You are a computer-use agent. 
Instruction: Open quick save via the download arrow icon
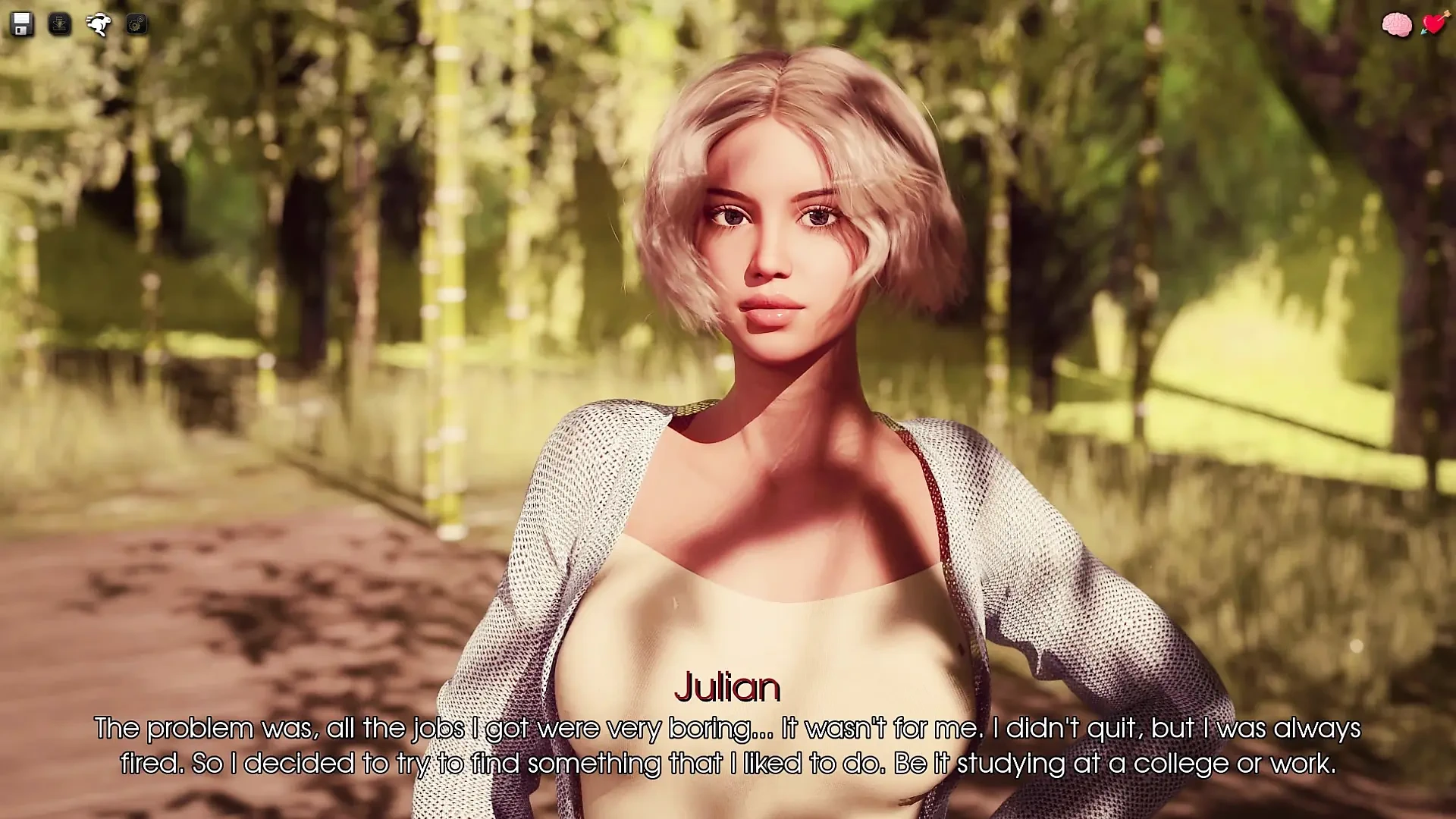pos(61,25)
